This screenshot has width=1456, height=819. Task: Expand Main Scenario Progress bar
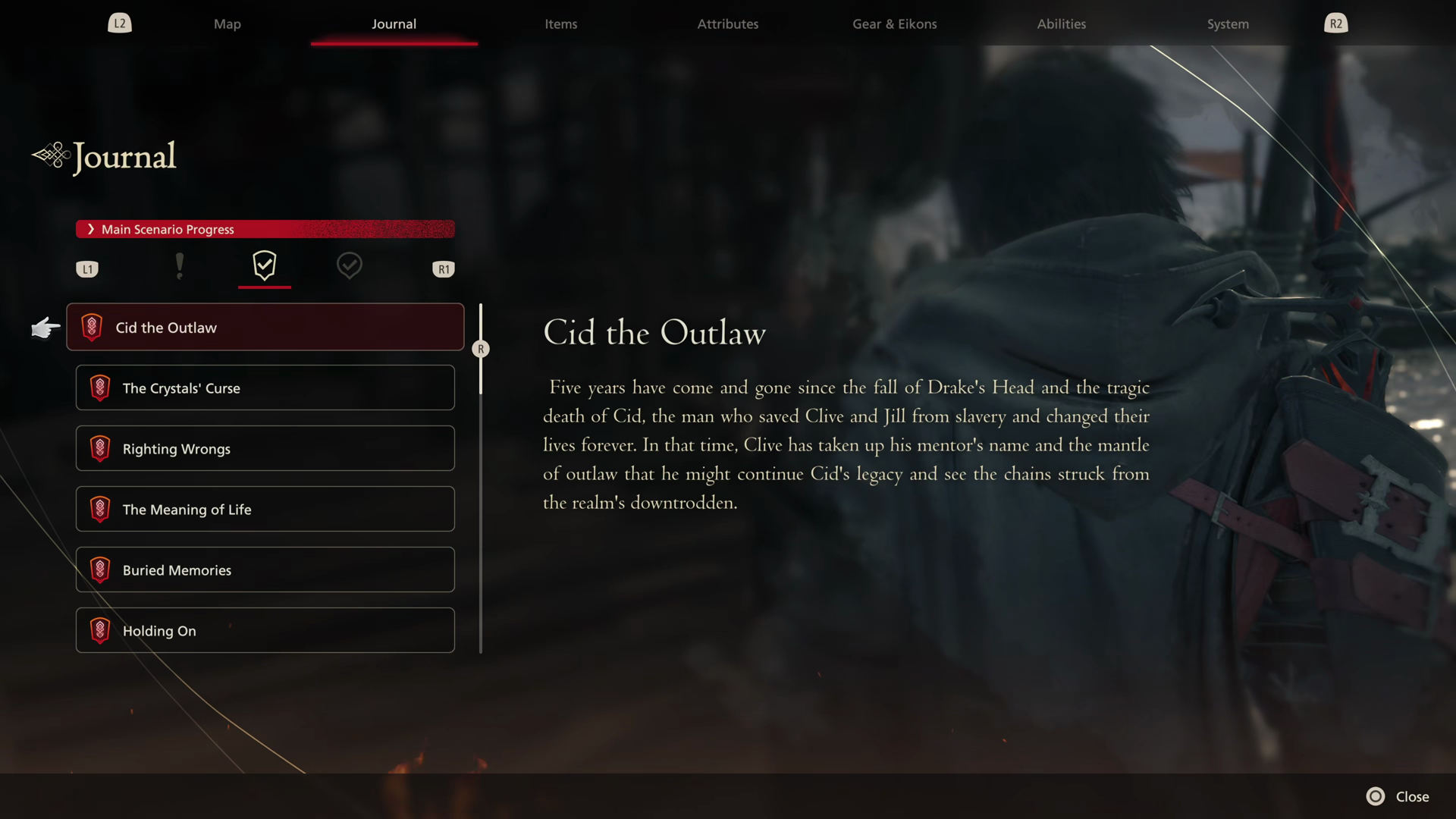pyautogui.click(x=265, y=229)
